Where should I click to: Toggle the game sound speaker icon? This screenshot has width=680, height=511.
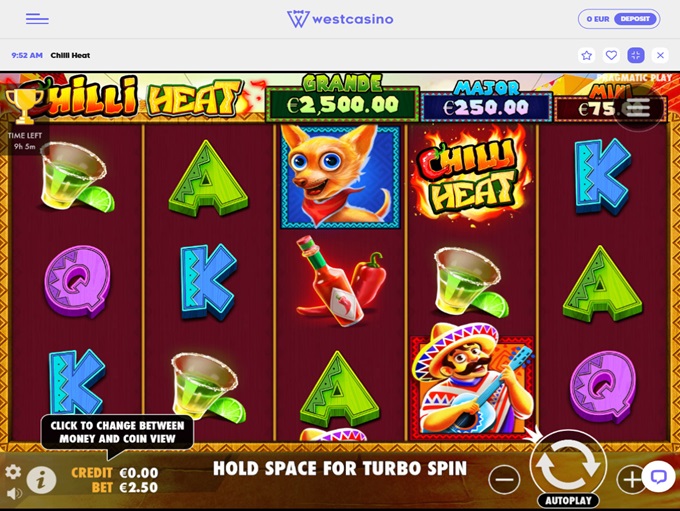13,493
